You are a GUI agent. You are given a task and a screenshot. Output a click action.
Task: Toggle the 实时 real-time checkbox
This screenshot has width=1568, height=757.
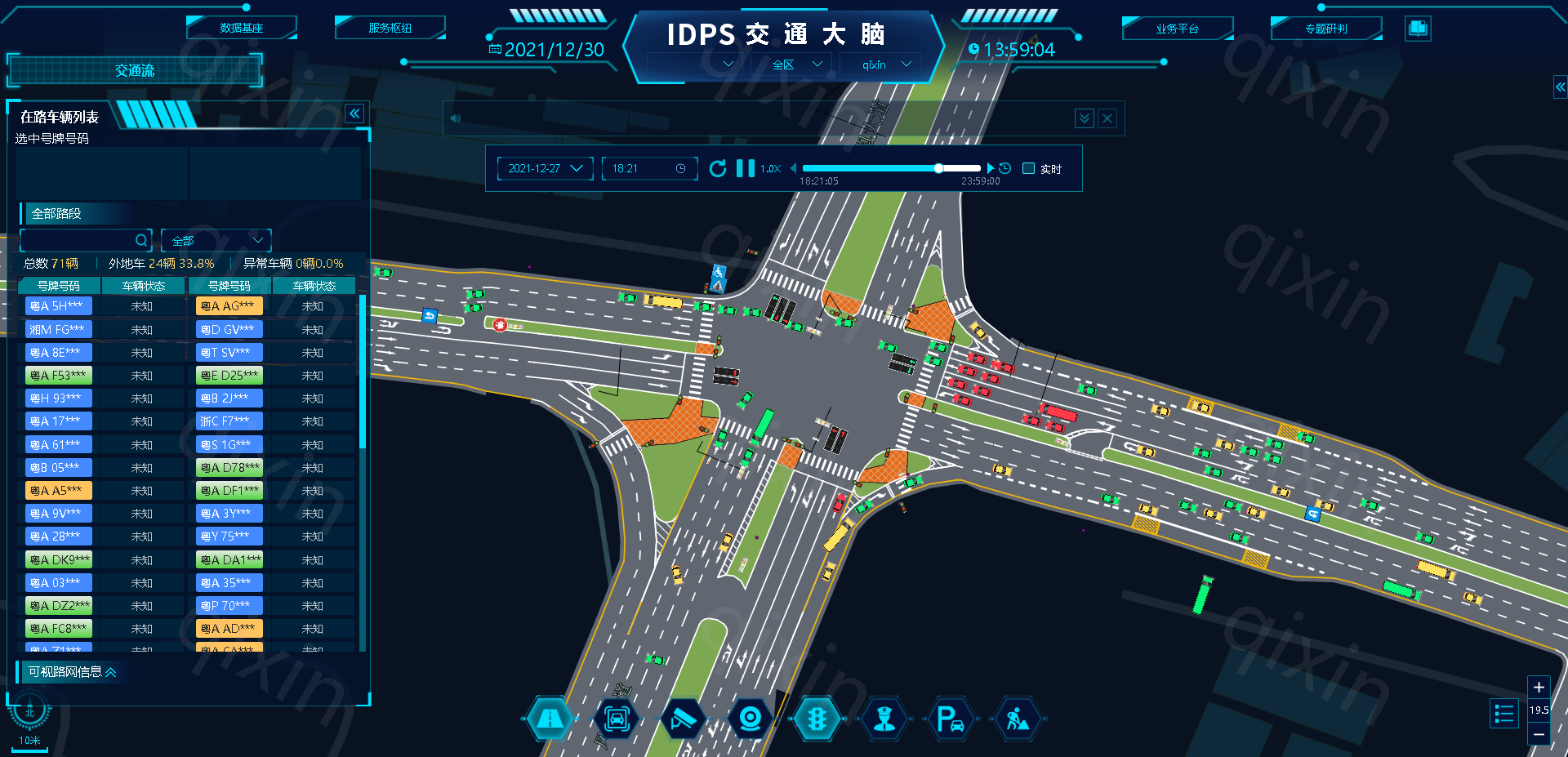(1029, 169)
